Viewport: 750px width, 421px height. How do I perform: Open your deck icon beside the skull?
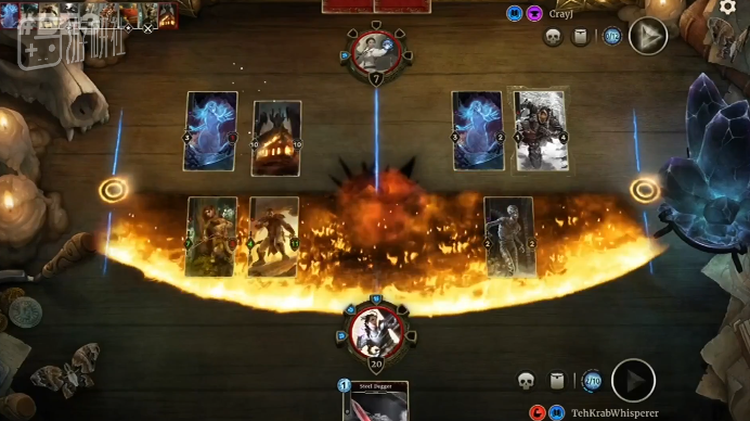click(559, 380)
